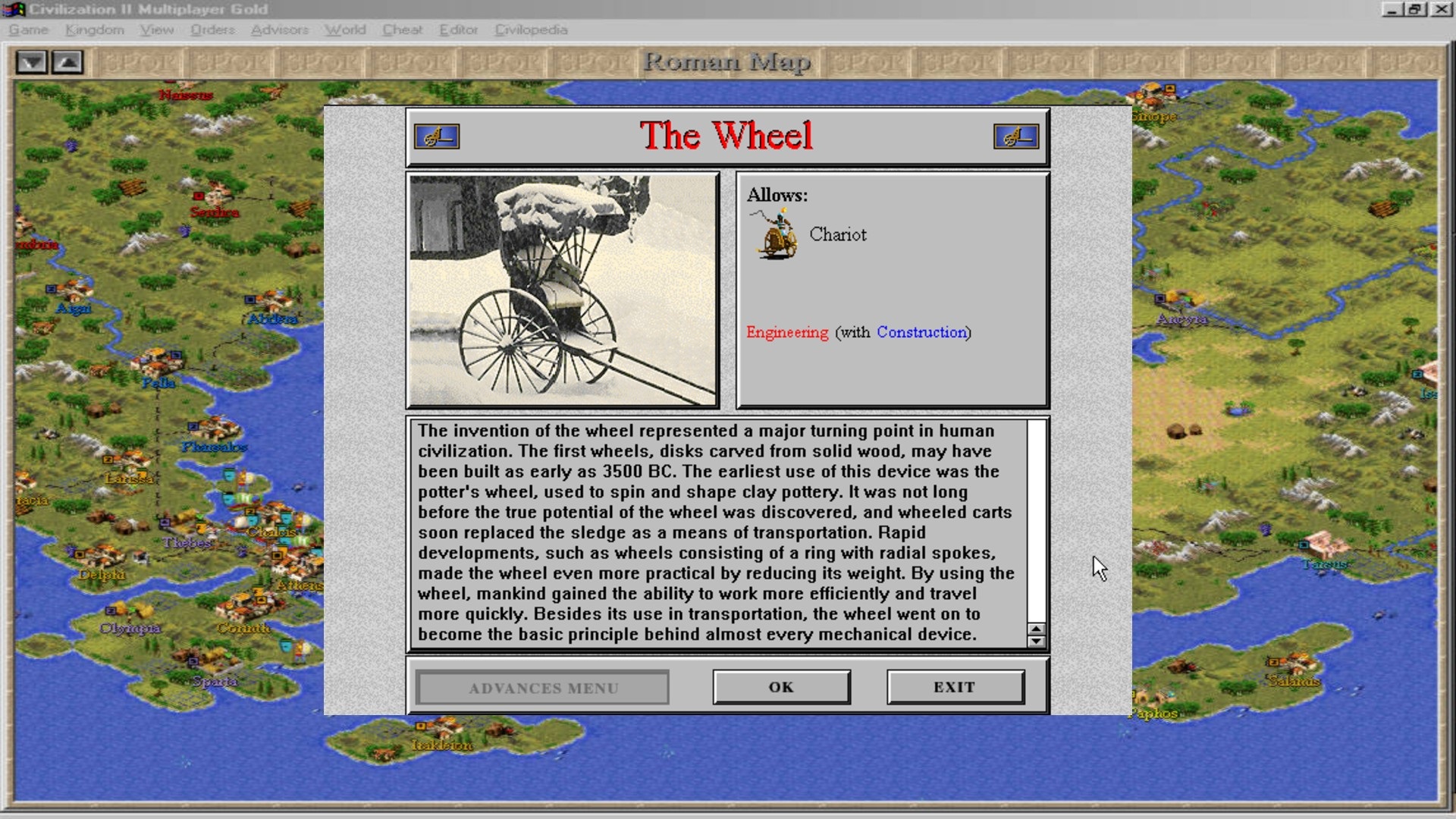Click the left chariot emblem in The Wheel header
The height and width of the screenshot is (819, 1456).
tap(438, 136)
